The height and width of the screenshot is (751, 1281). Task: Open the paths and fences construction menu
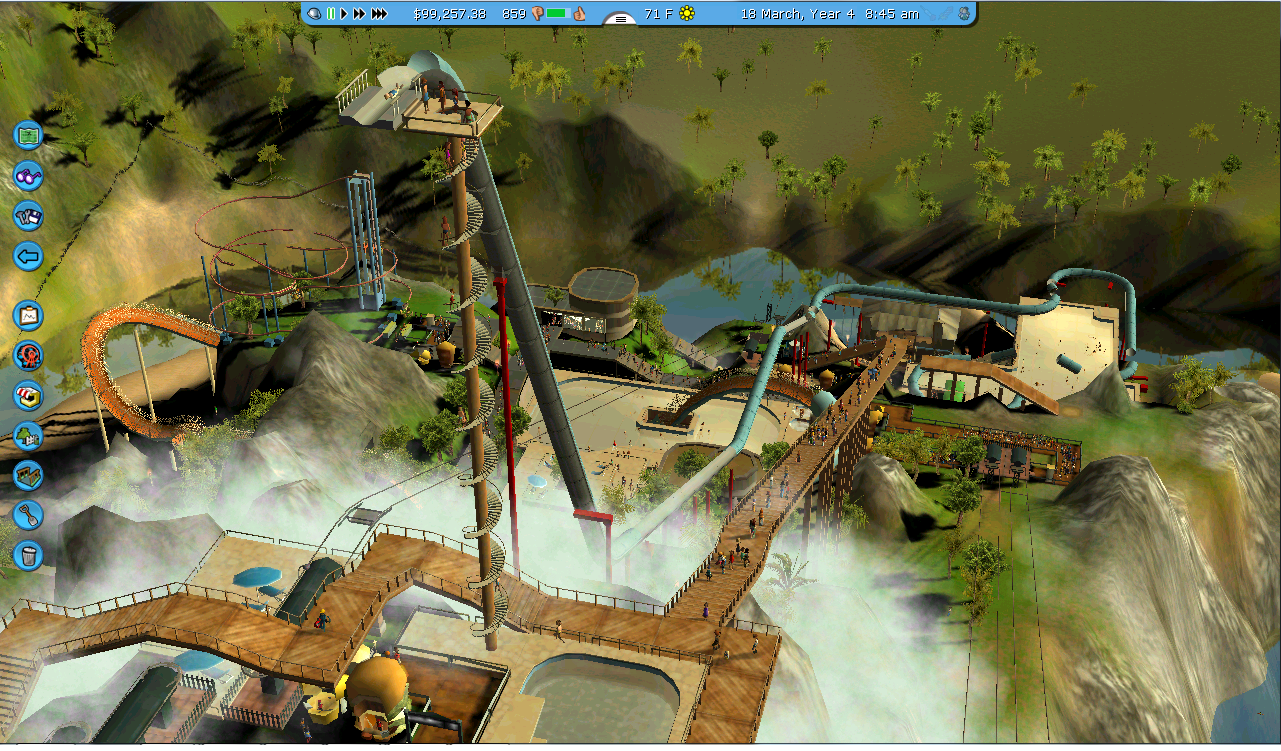[x=28, y=475]
